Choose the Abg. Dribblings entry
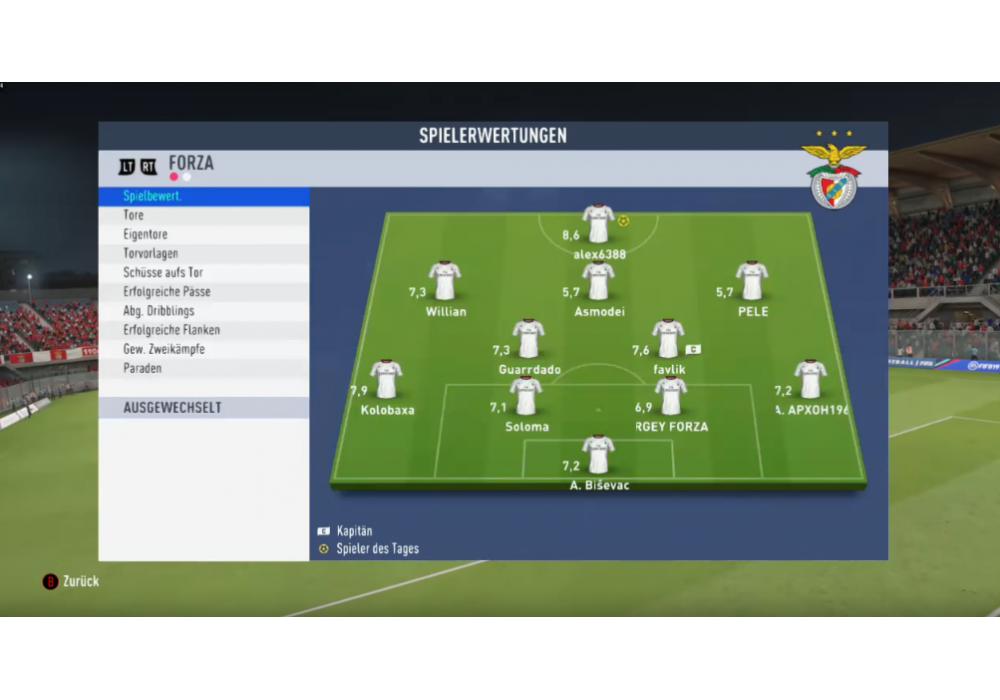This screenshot has width=1000, height=700. click(x=203, y=311)
